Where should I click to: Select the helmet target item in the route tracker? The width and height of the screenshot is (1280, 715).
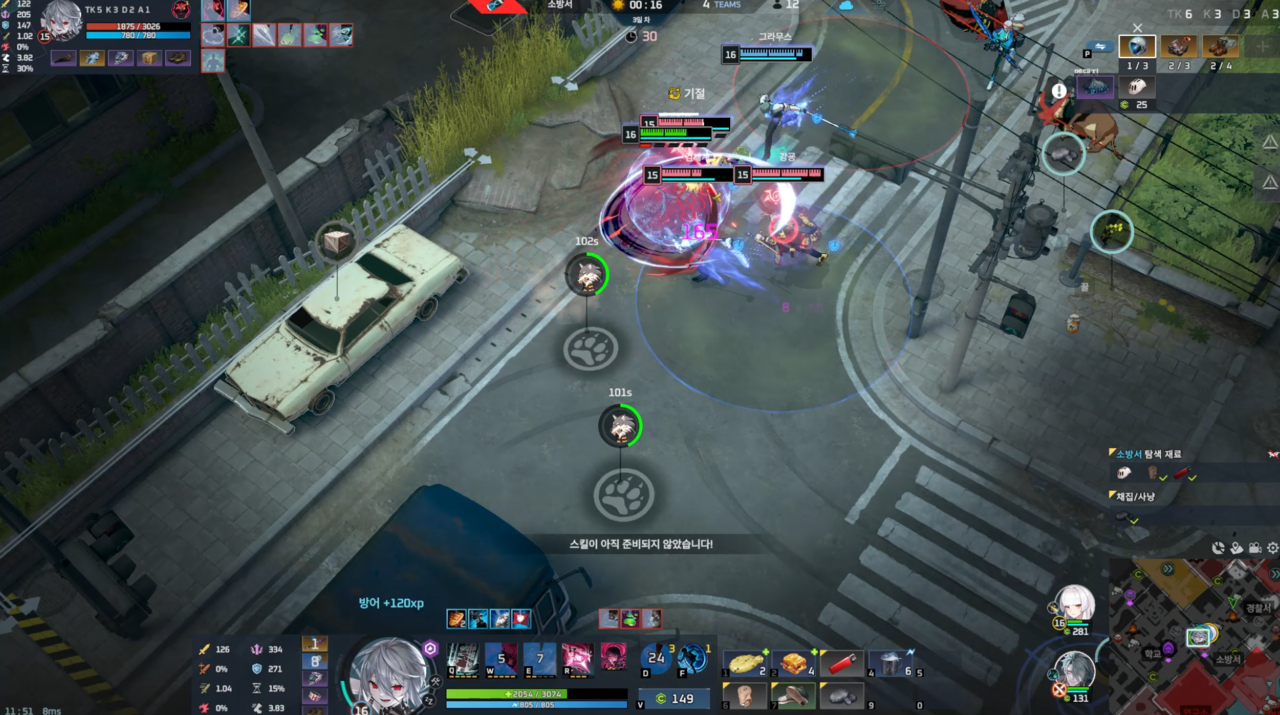click(x=1137, y=46)
